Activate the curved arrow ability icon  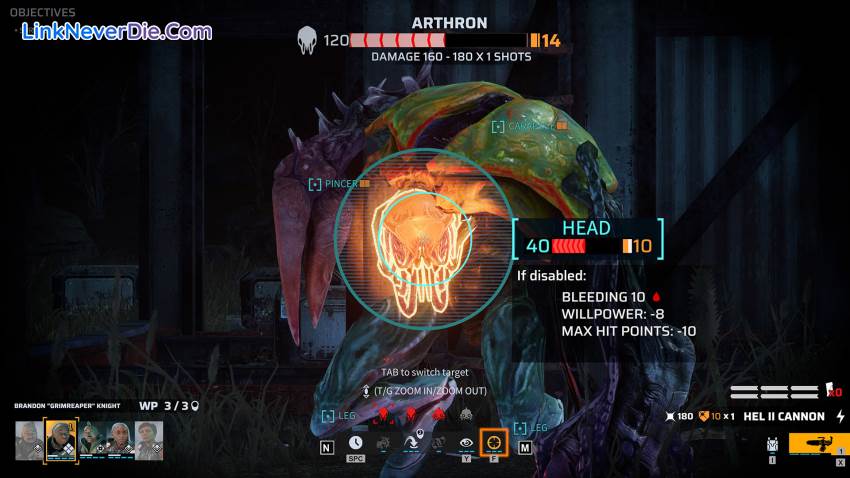tap(411, 443)
